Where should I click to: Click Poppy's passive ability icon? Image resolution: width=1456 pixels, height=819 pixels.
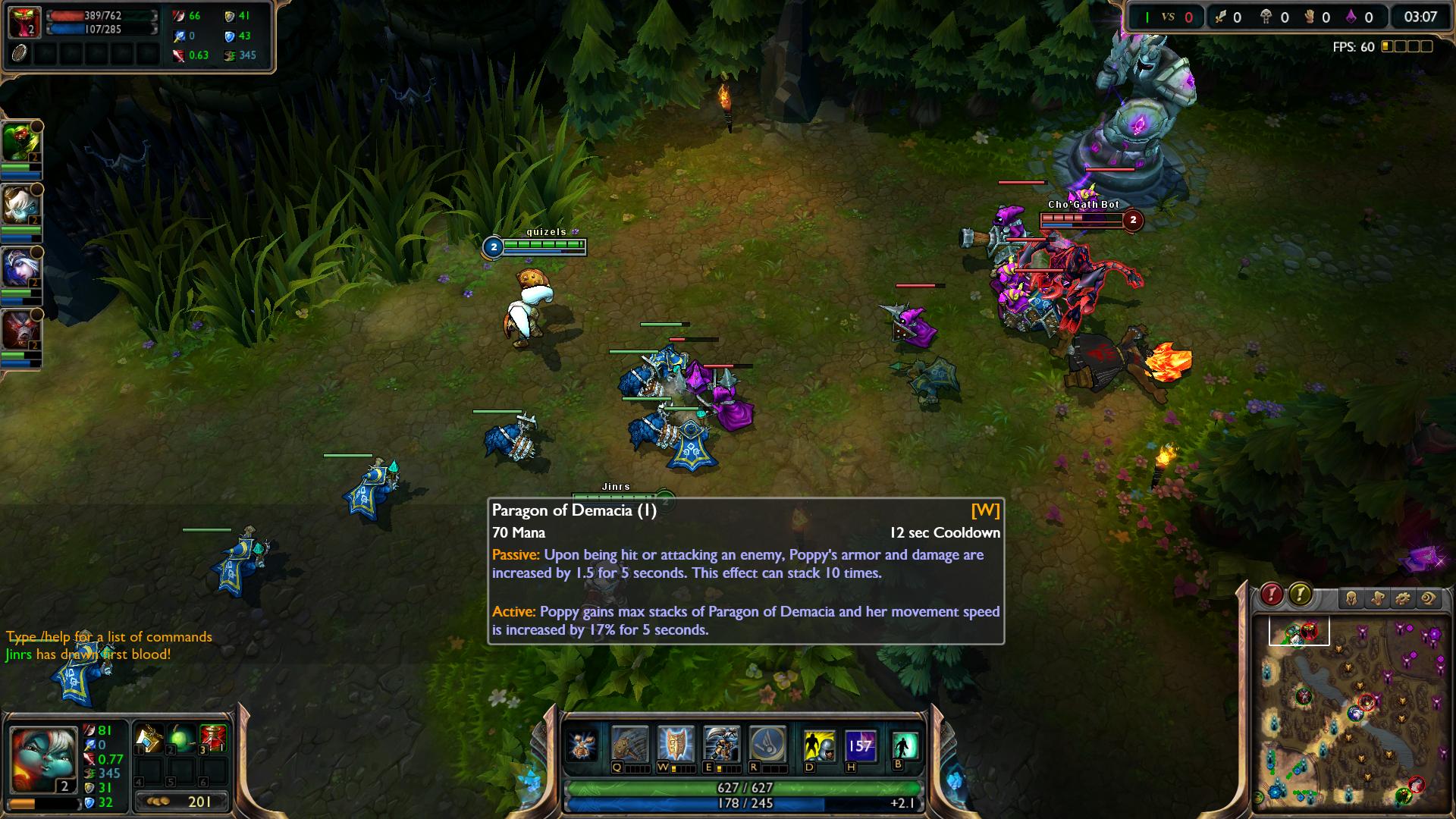tap(584, 745)
